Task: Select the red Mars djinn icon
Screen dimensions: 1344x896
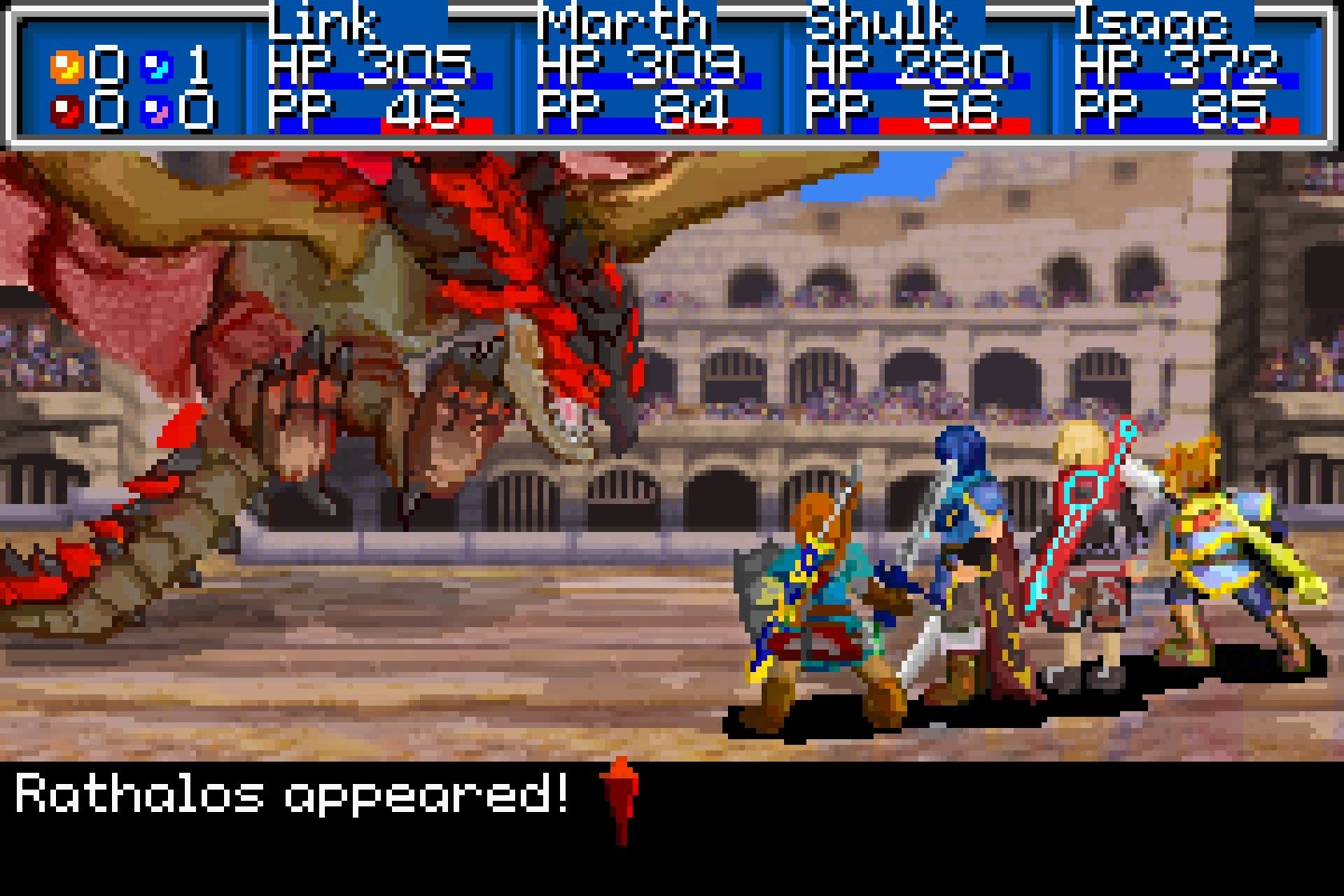Action: coord(66,112)
